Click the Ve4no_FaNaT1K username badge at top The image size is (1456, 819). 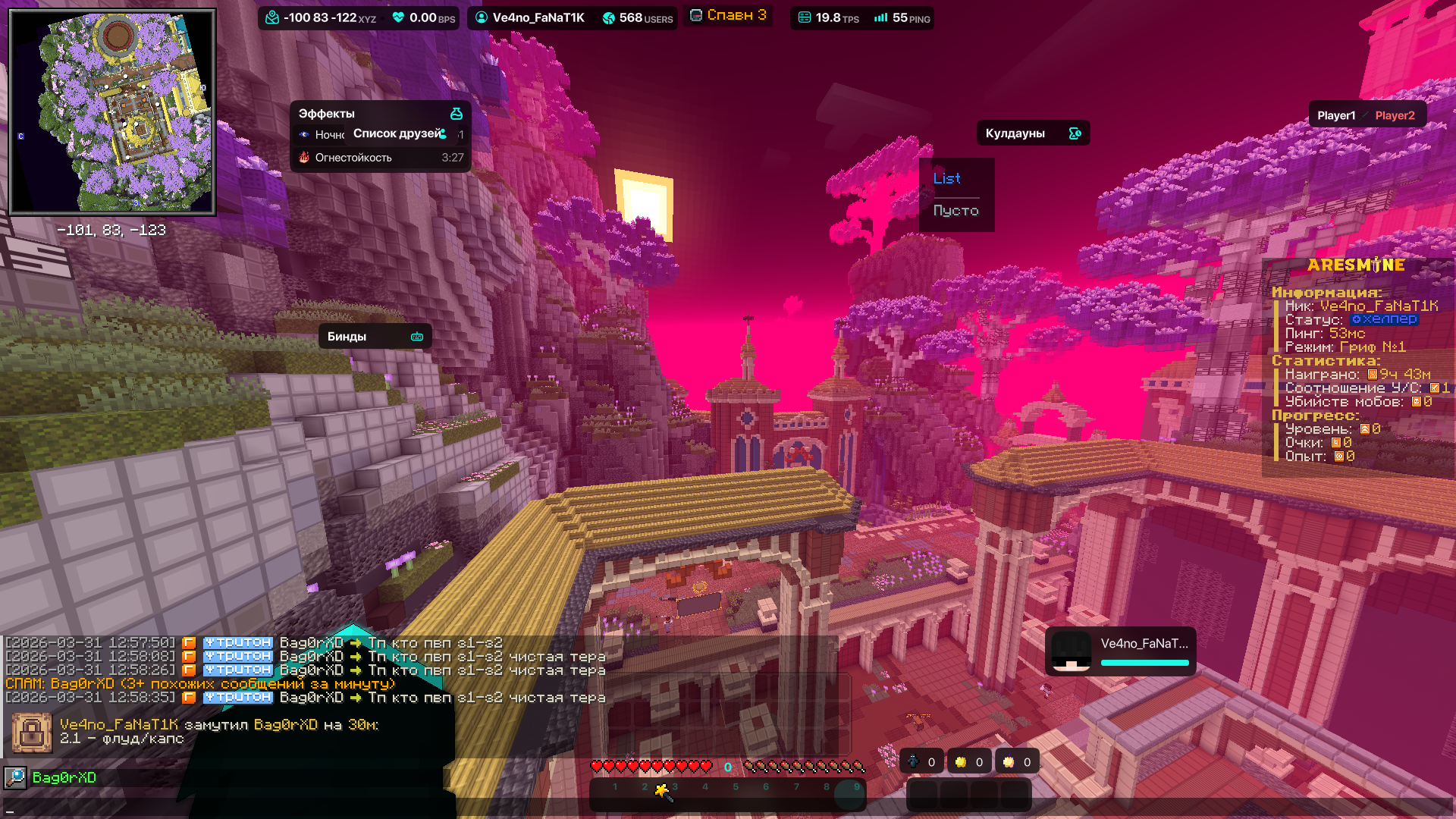coord(530,17)
